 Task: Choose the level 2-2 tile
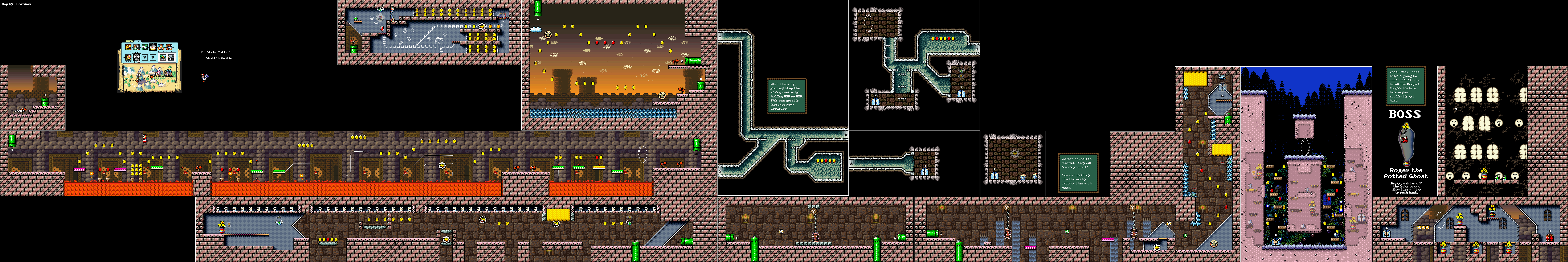[x=136, y=47]
